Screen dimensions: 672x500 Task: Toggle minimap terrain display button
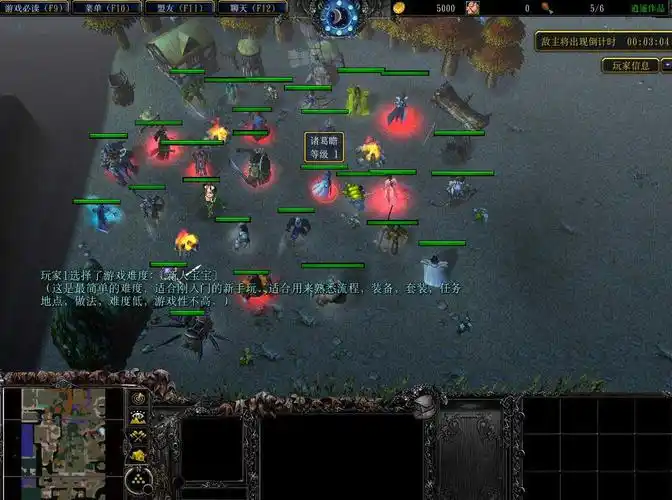(139, 418)
